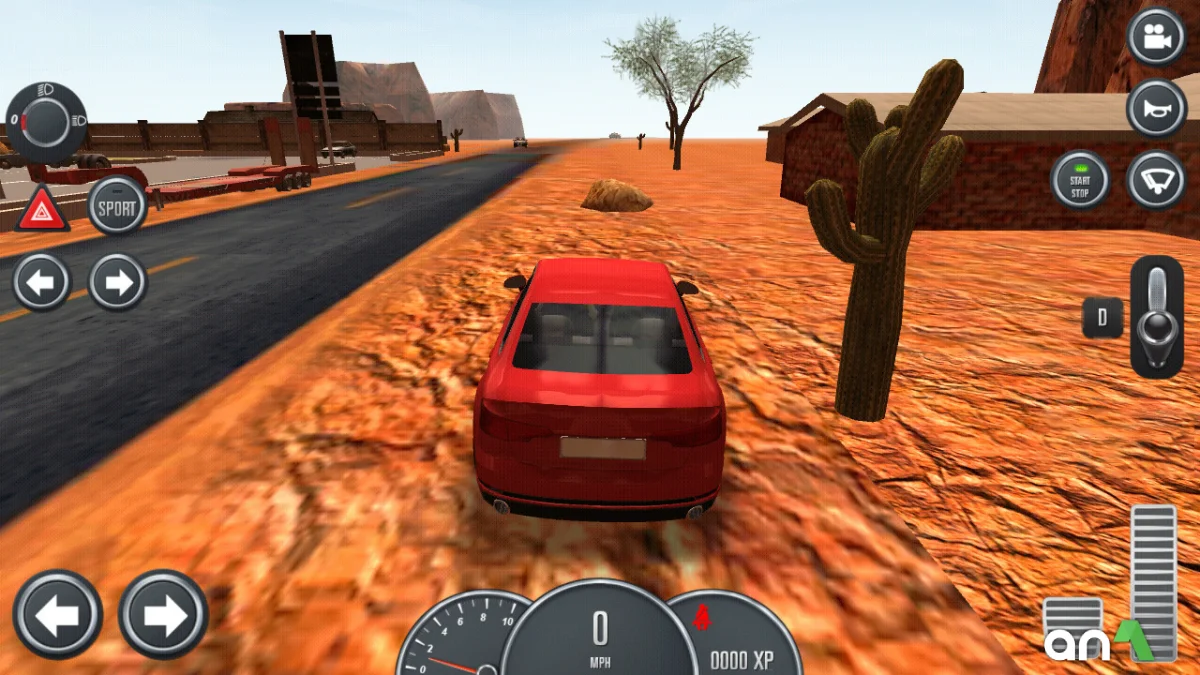Tap the short brake pedal
The height and width of the screenshot is (675, 1200).
click(1072, 625)
